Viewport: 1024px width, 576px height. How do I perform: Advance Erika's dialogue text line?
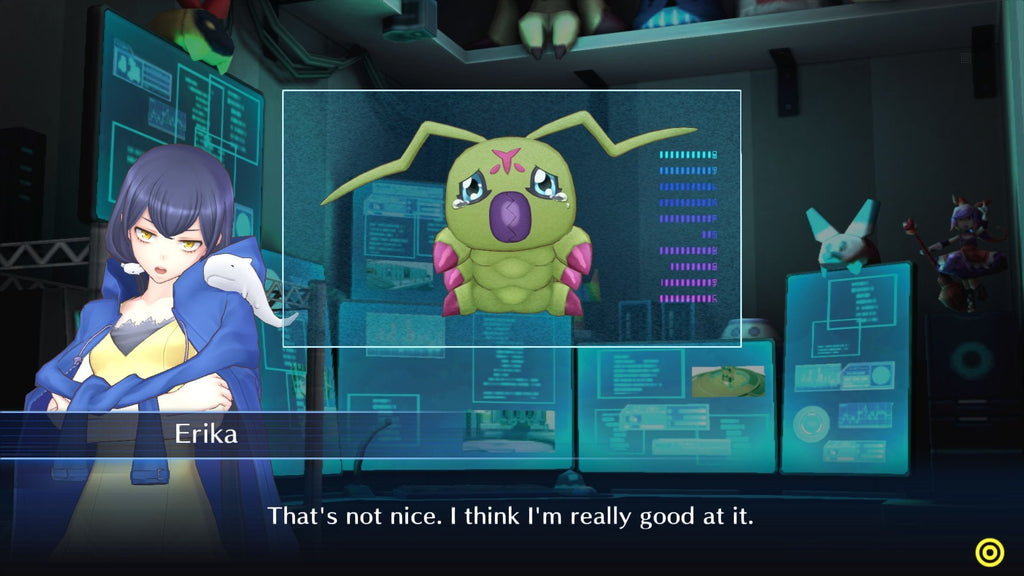pyautogui.click(x=509, y=517)
